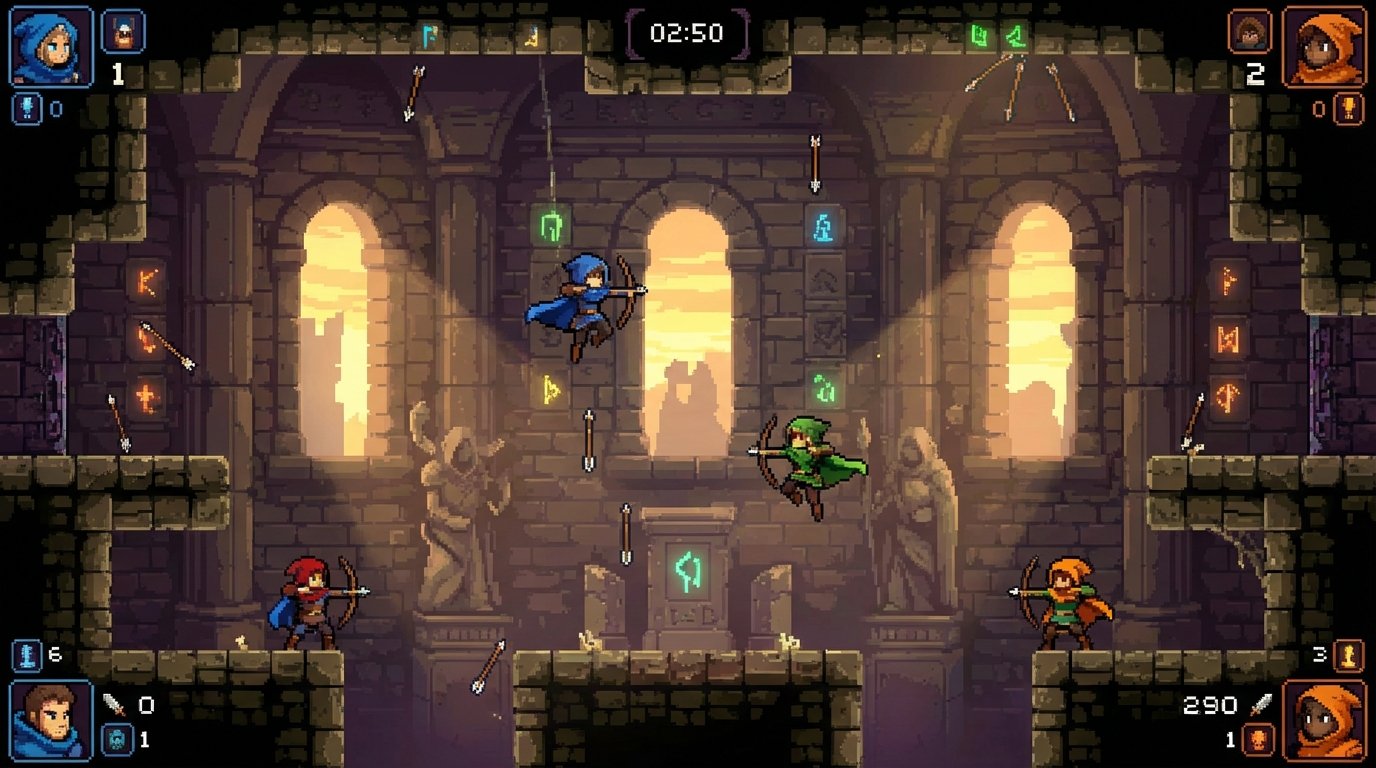Click the 290 score readout bottom-right

pyautogui.click(x=1210, y=703)
